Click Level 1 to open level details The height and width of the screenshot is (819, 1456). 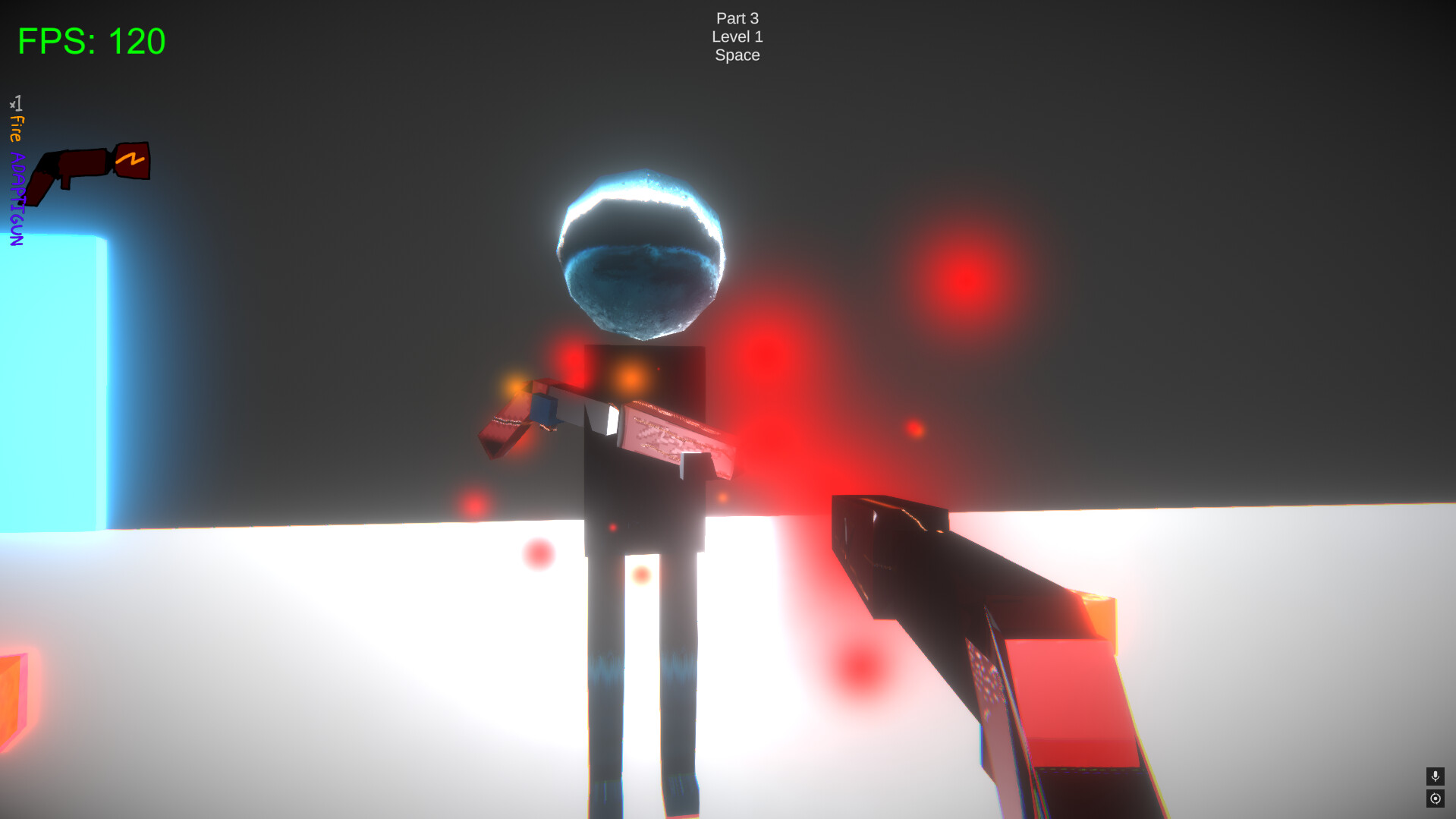[737, 36]
